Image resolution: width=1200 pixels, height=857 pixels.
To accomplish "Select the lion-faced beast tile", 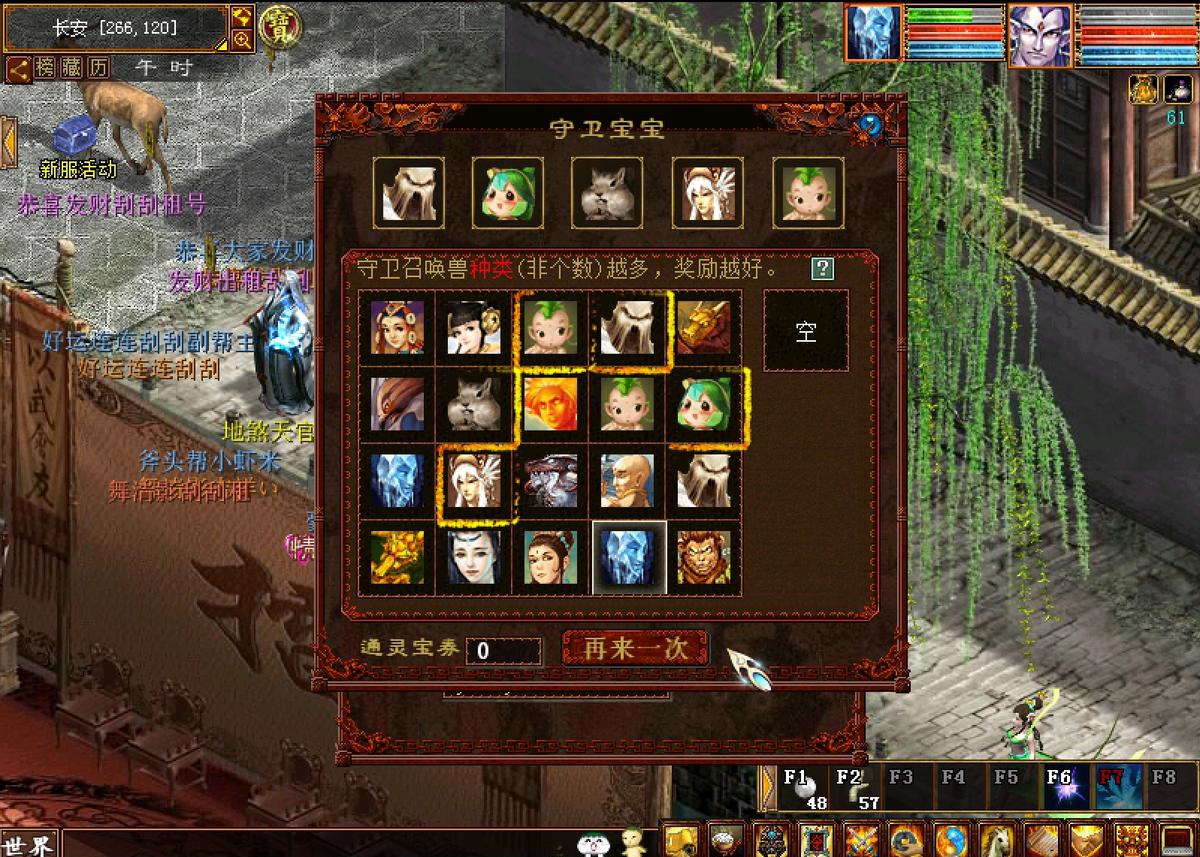I will tap(704, 557).
